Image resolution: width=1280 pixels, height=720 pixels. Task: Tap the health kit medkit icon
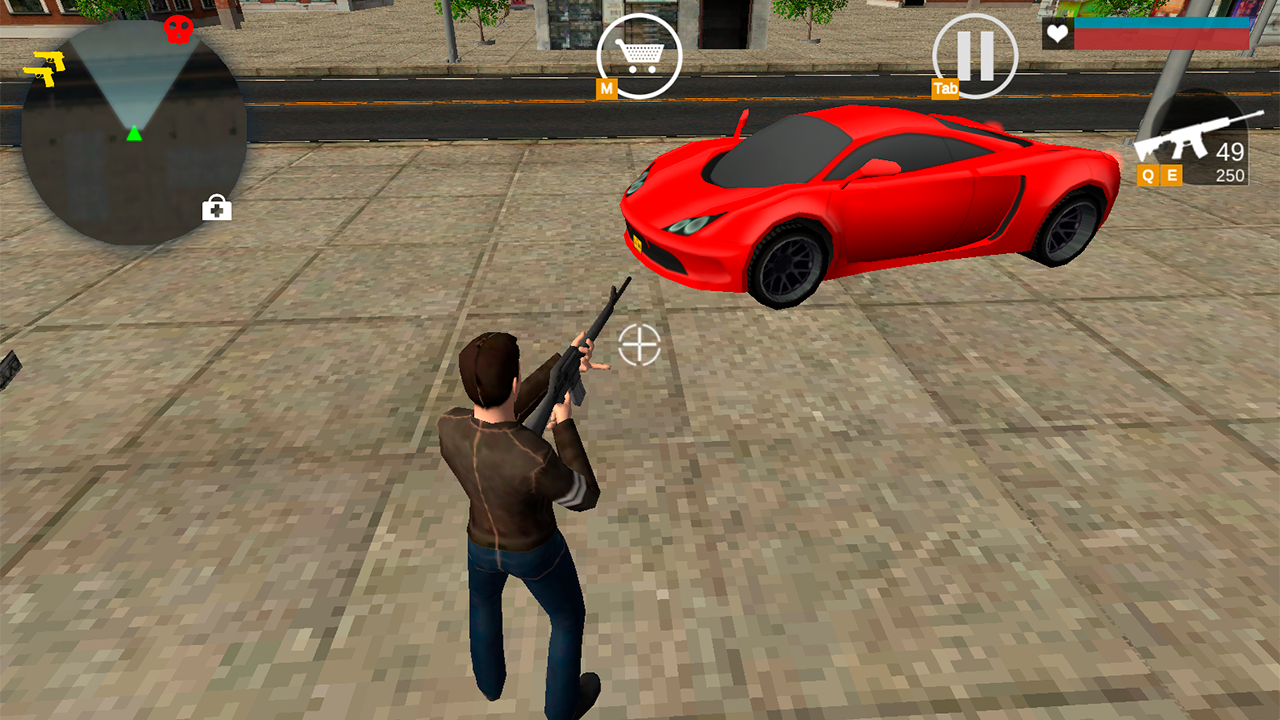219,209
